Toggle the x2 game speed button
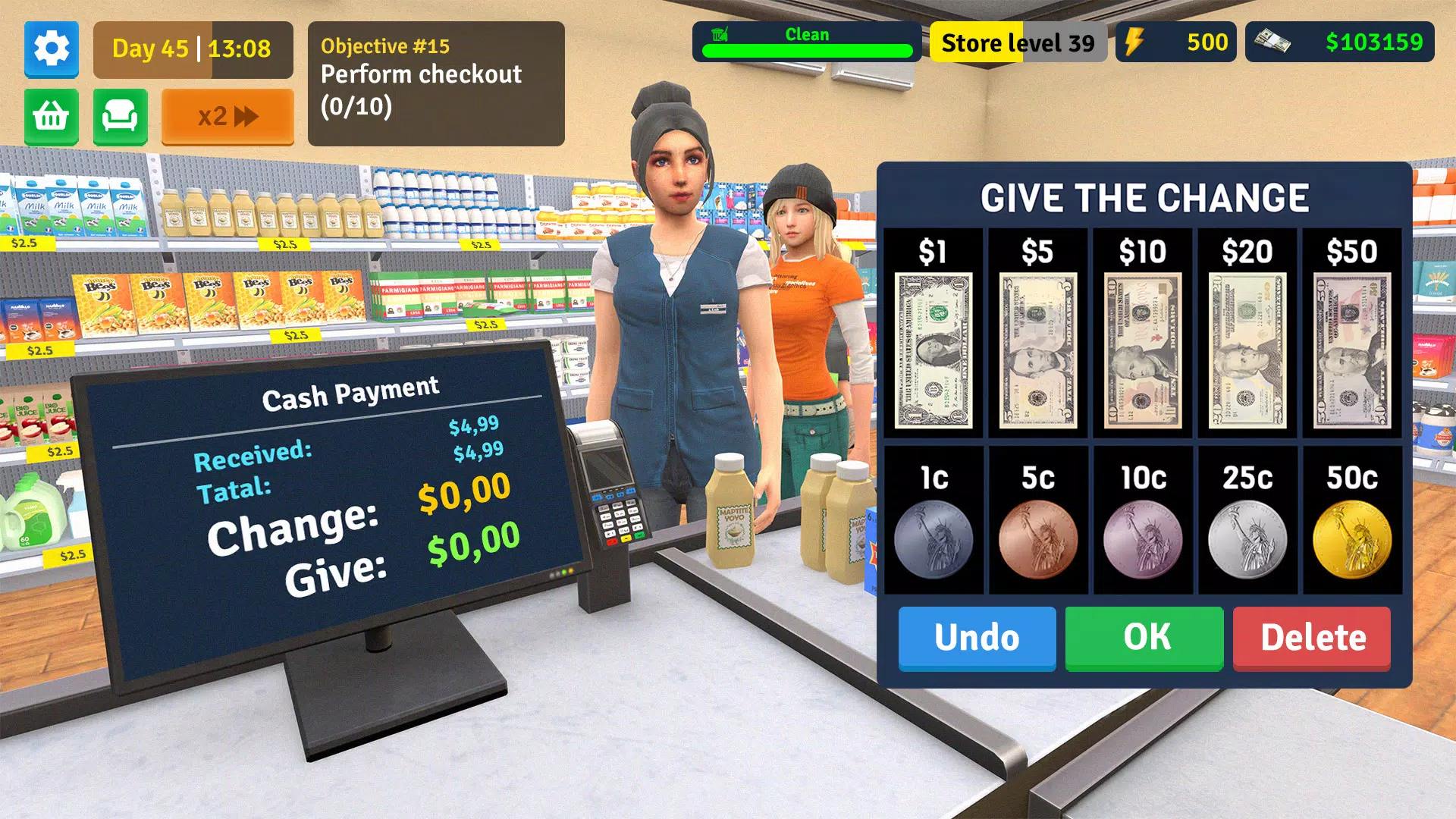Image resolution: width=1456 pixels, height=819 pixels. click(227, 116)
